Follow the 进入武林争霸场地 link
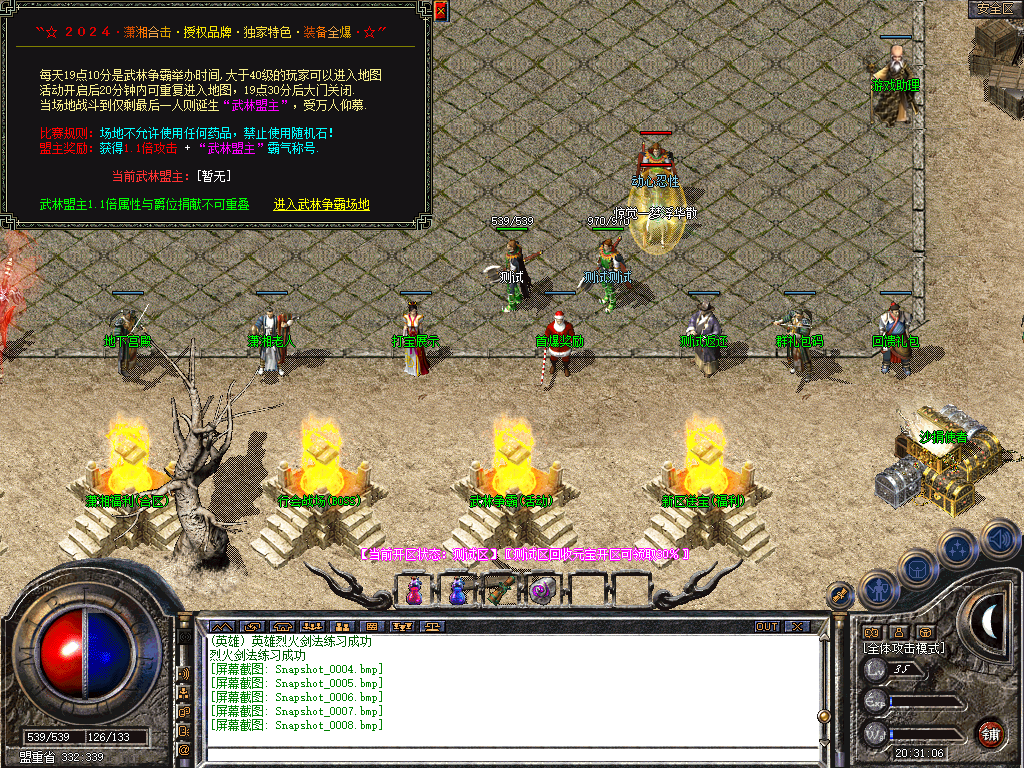The width and height of the screenshot is (1024, 768). coord(321,205)
